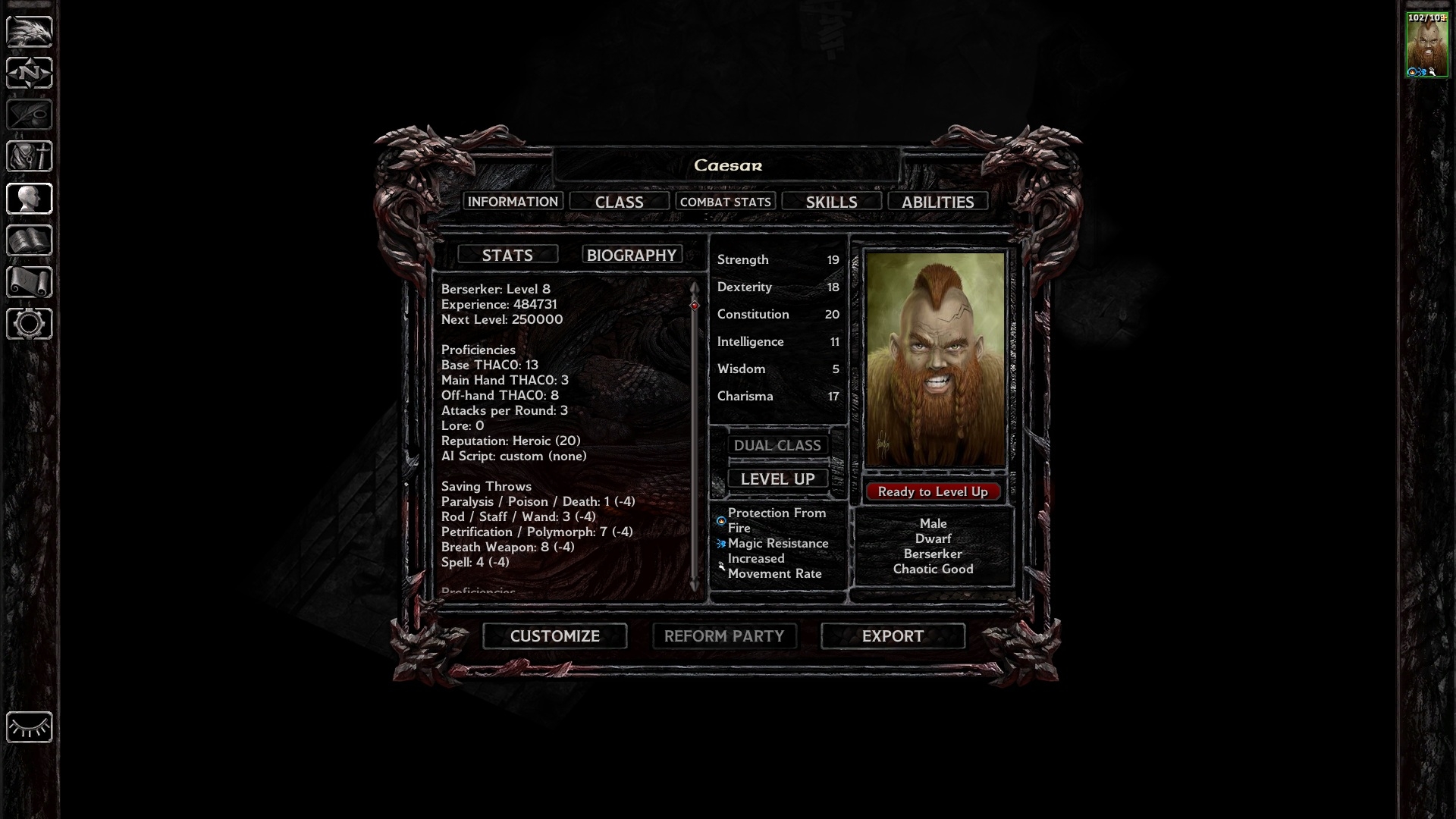Switch to the STATS view
This screenshot has height=819, width=1456.
(507, 255)
